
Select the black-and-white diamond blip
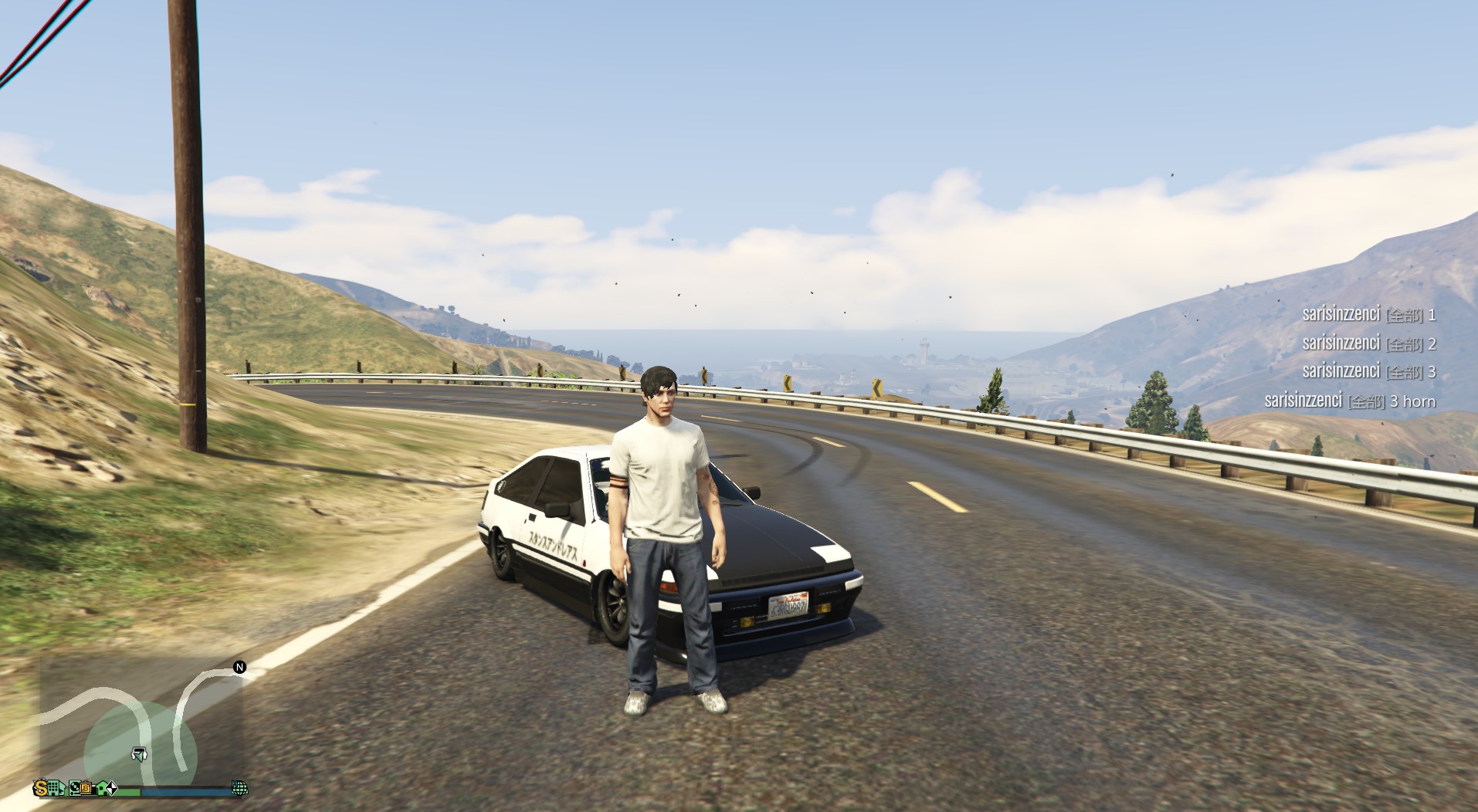pos(113,788)
